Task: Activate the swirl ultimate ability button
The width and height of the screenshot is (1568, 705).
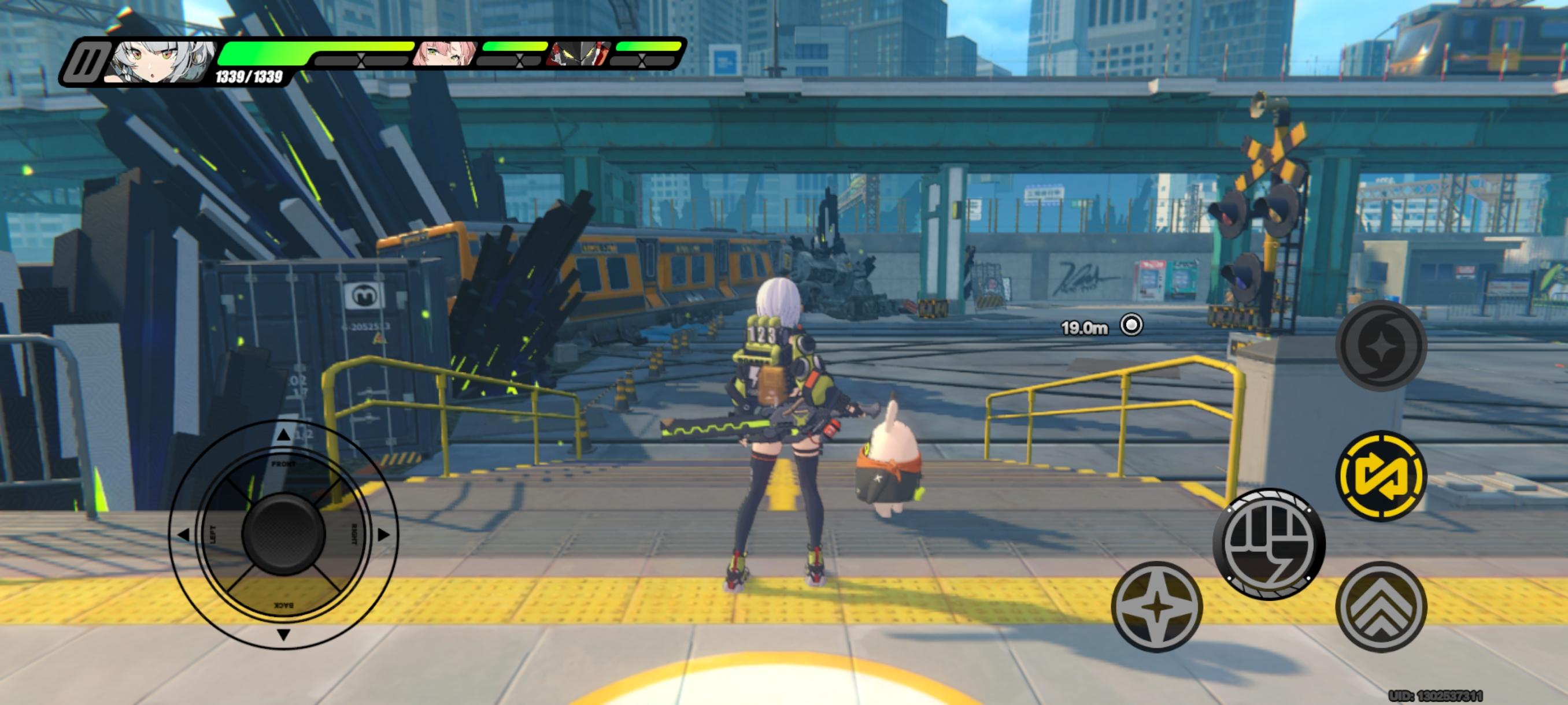Action: click(x=1381, y=346)
